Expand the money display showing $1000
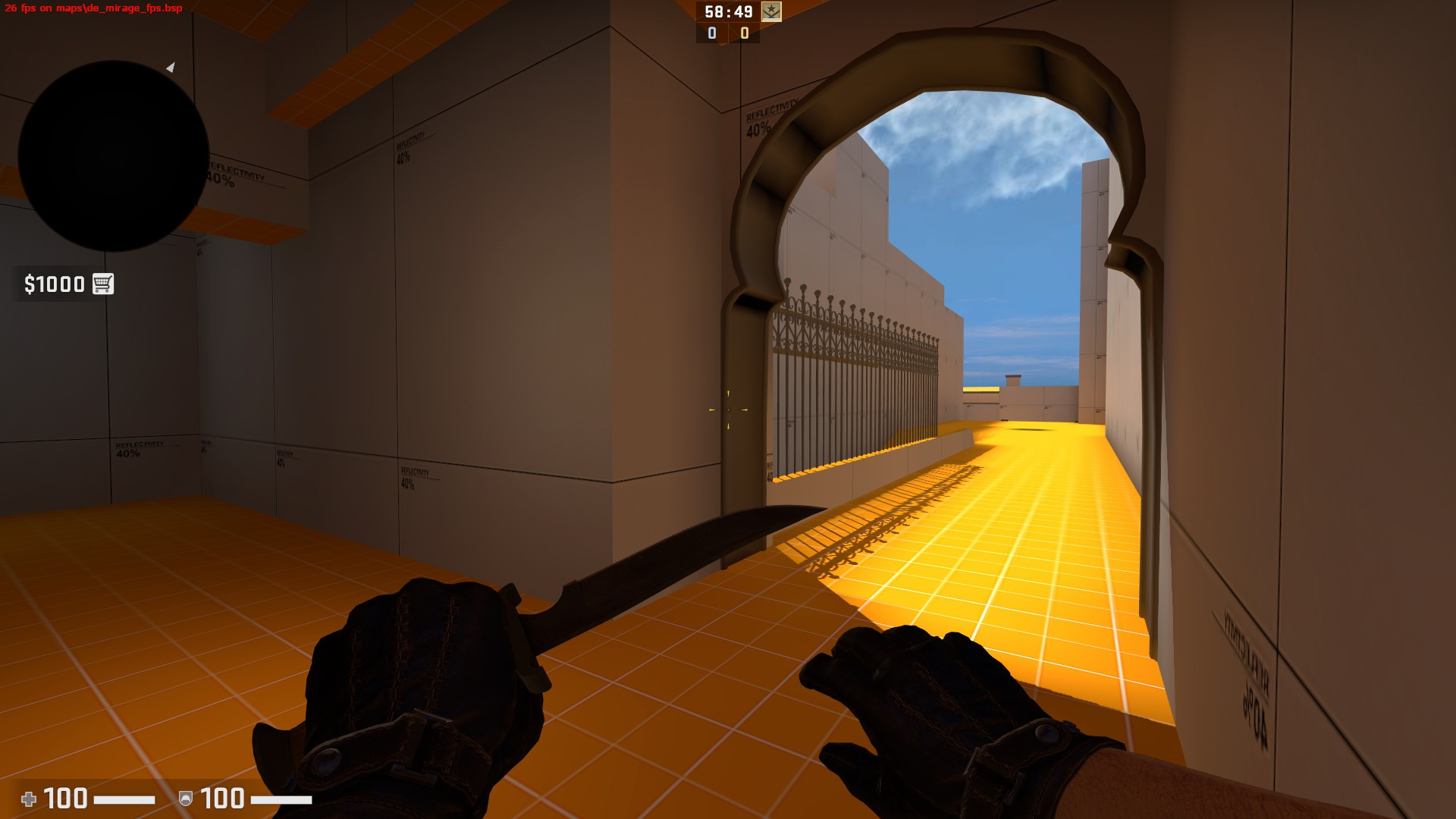The image size is (1456, 819). [x=53, y=284]
